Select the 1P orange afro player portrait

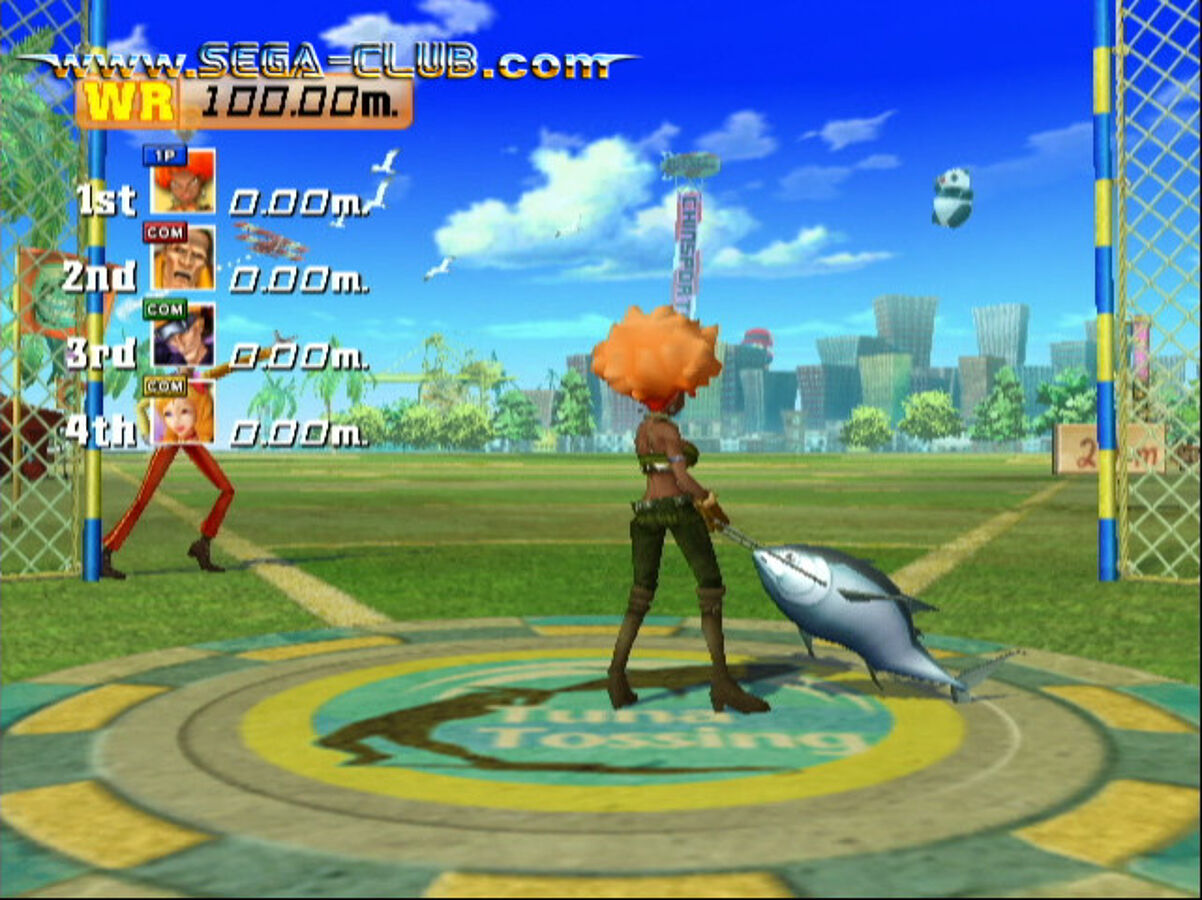183,183
